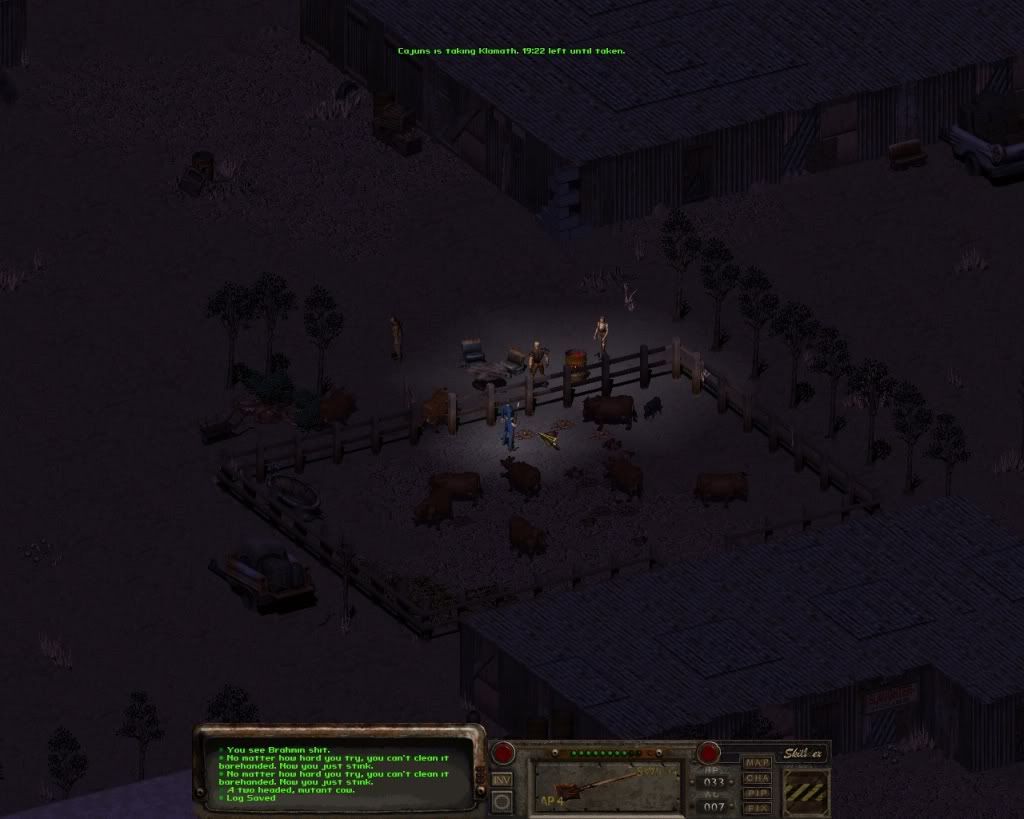Click the FIX button
Screen dimensions: 1024x819
coord(757,807)
